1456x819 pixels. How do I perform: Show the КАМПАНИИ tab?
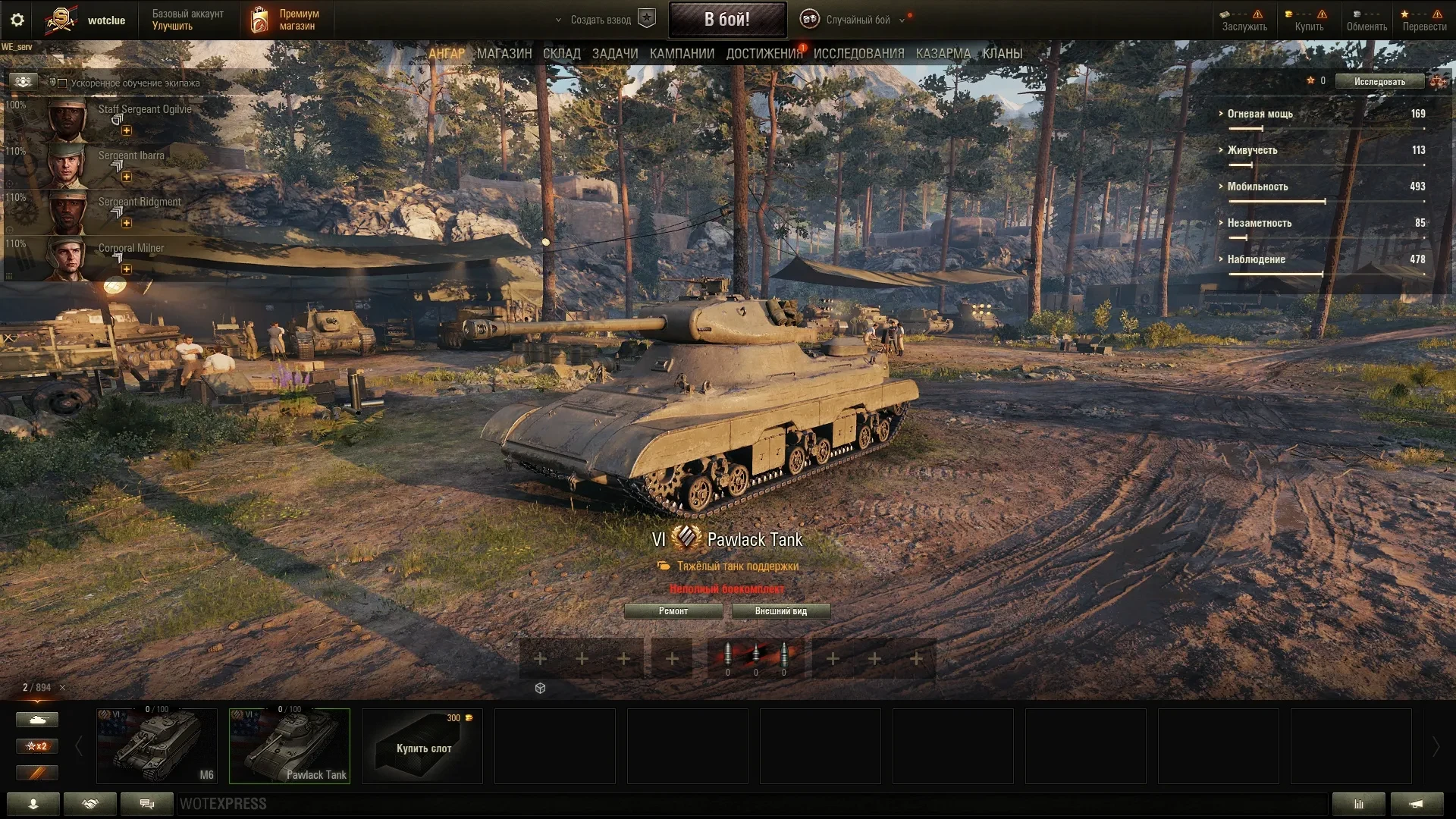click(x=682, y=54)
